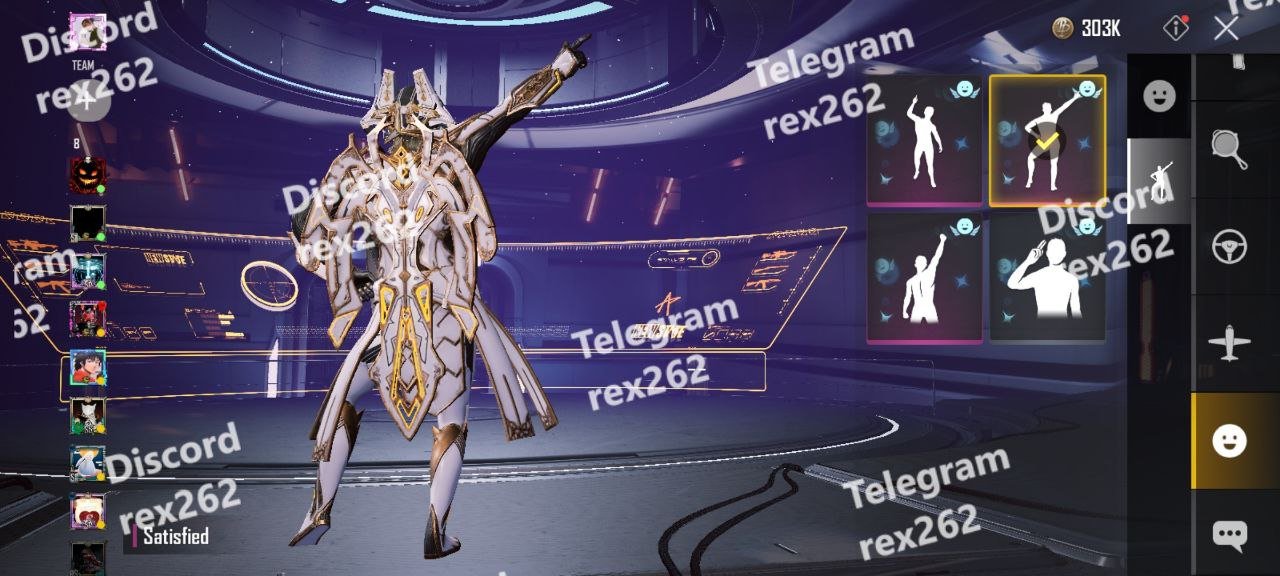Close the emote screen with the X
Viewport: 1280px width, 576px height.
click(1226, 28)
